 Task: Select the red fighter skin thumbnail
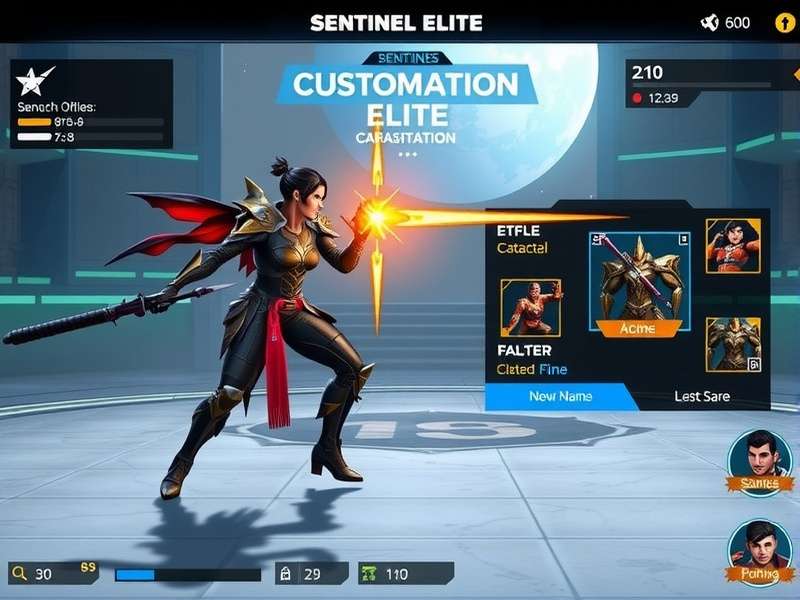[530, 307]
